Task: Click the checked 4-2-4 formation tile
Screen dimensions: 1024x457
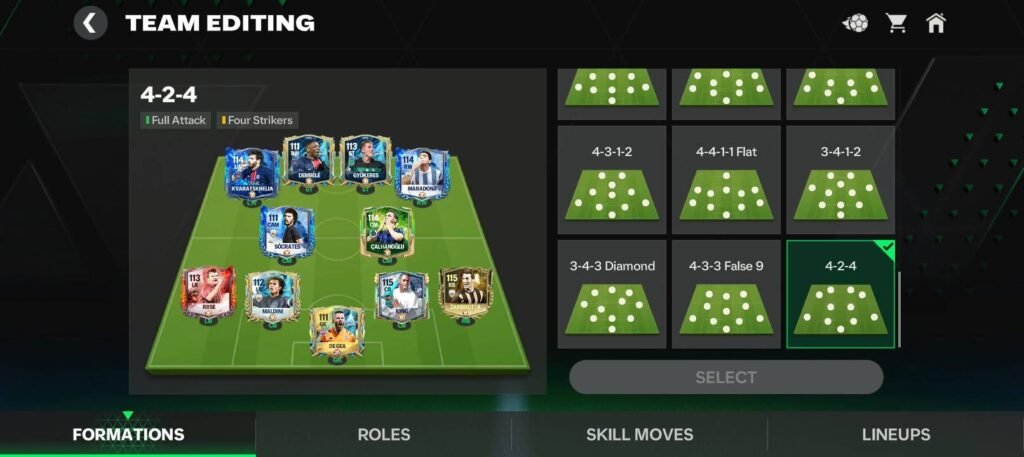Action: [840, 294]
